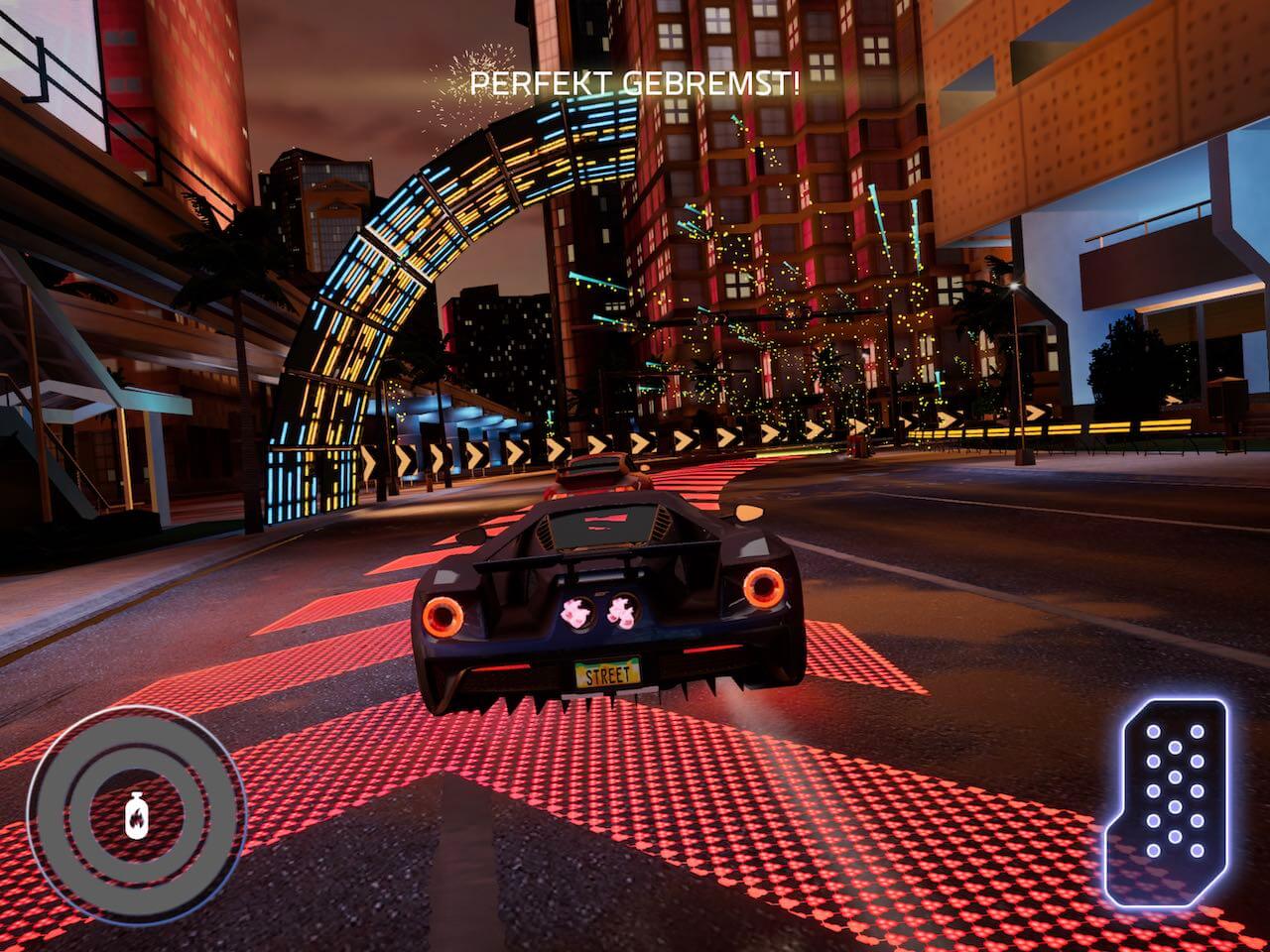Activate the nitro boost button
Viewport: 1270px width, 952px height.
pyautogui.click(x=136, y=815)
